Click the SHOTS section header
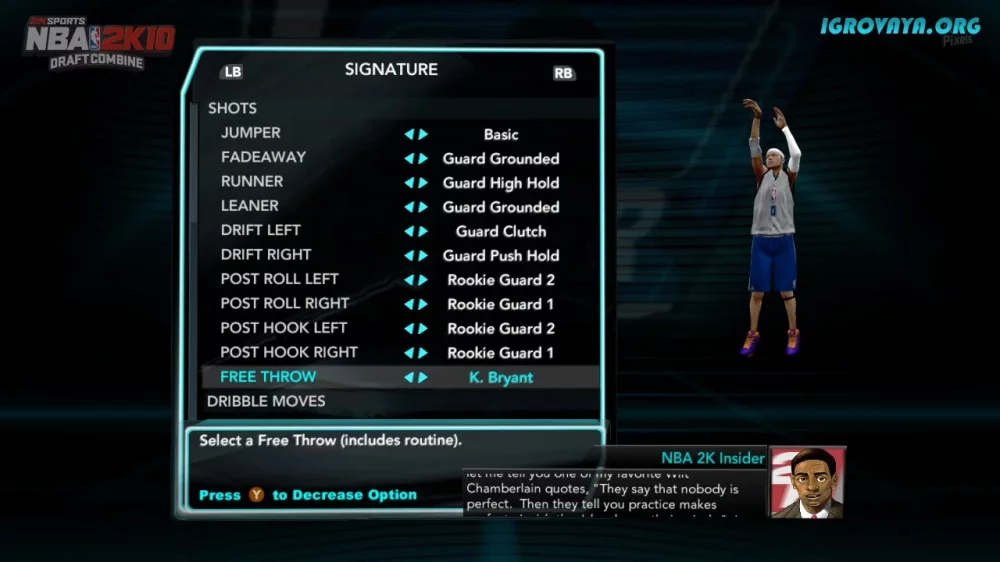 coord(232,108)
